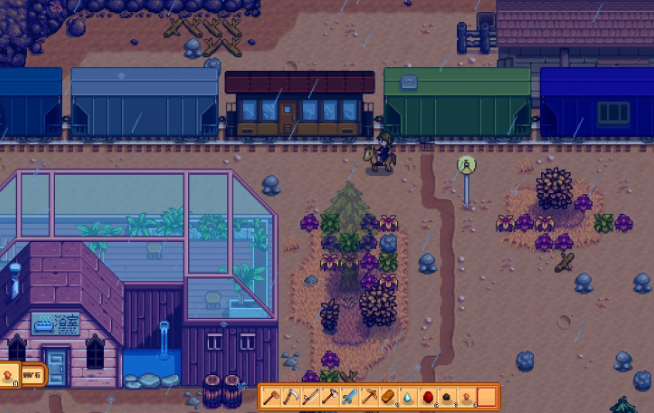Equip the blue sword in the hotbar
This screenshot has width=654, height=413.
pyautogui.click(x=349, y=397)
